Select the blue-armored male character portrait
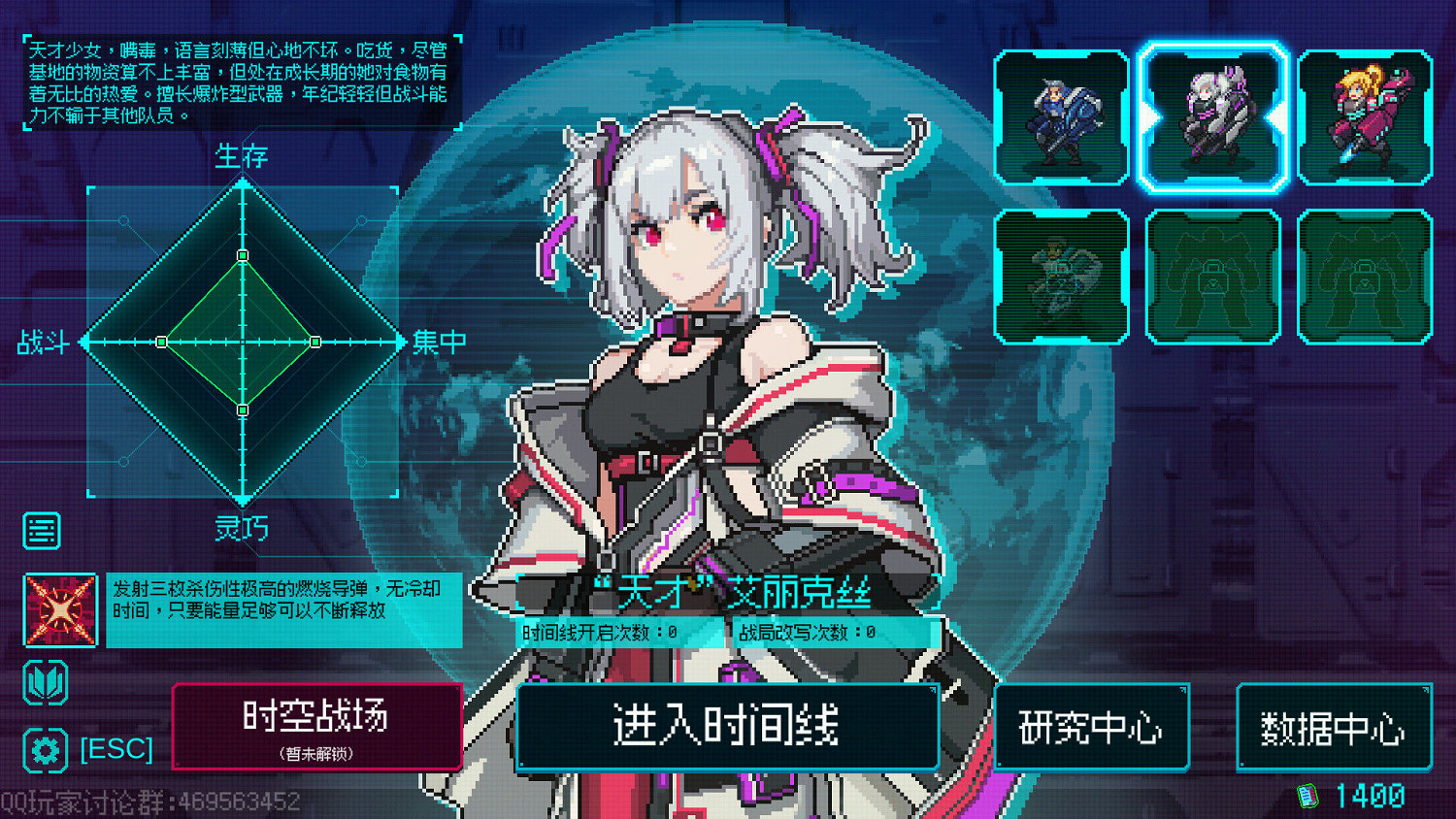This screenshot has height=819, width=1456. 1062,117
